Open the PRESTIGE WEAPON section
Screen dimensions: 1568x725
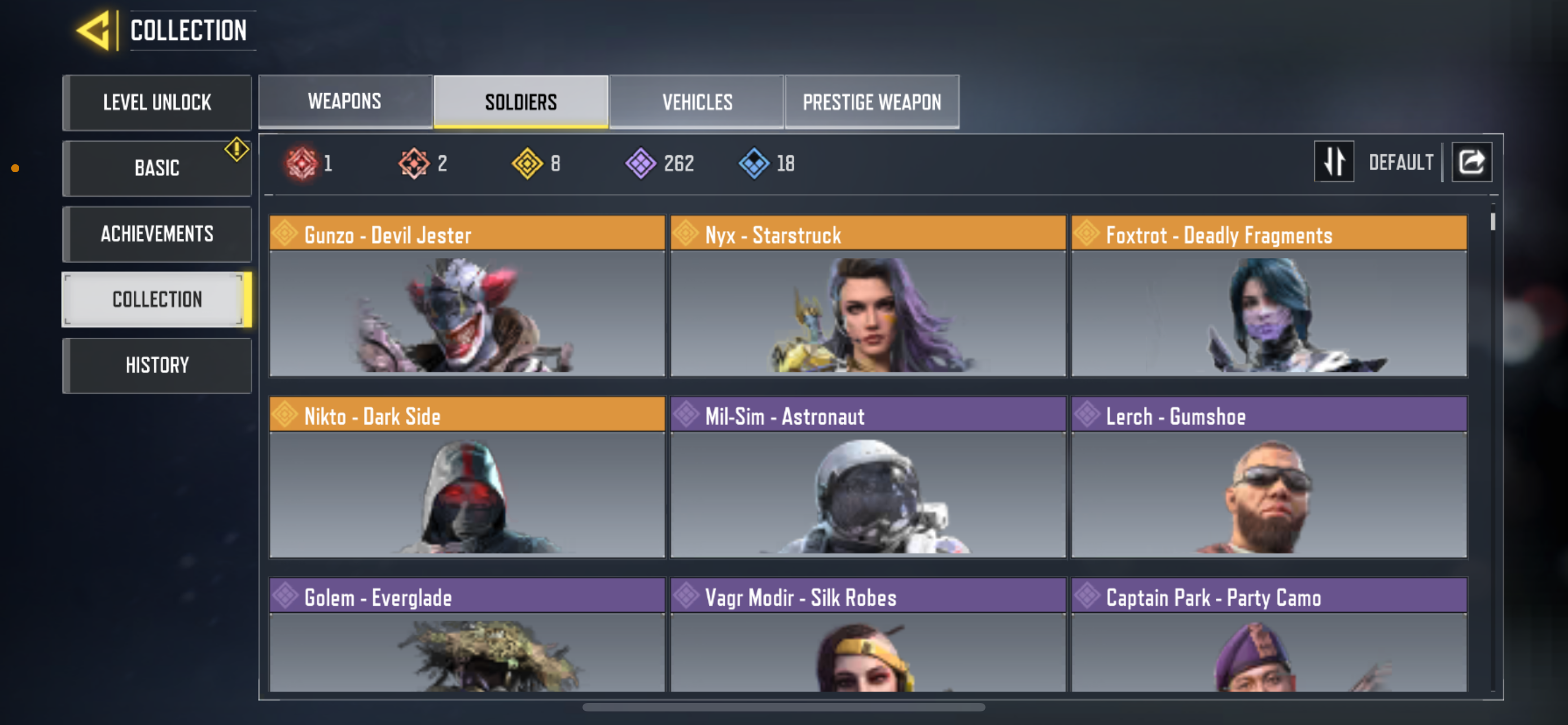tap(871, 102)
